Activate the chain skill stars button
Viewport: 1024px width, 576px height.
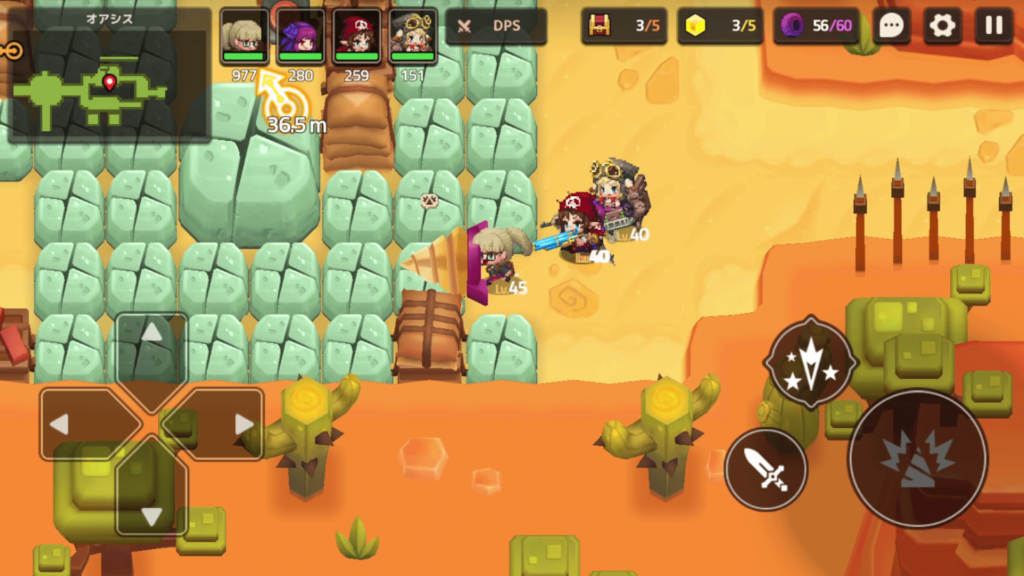[810, 362]
